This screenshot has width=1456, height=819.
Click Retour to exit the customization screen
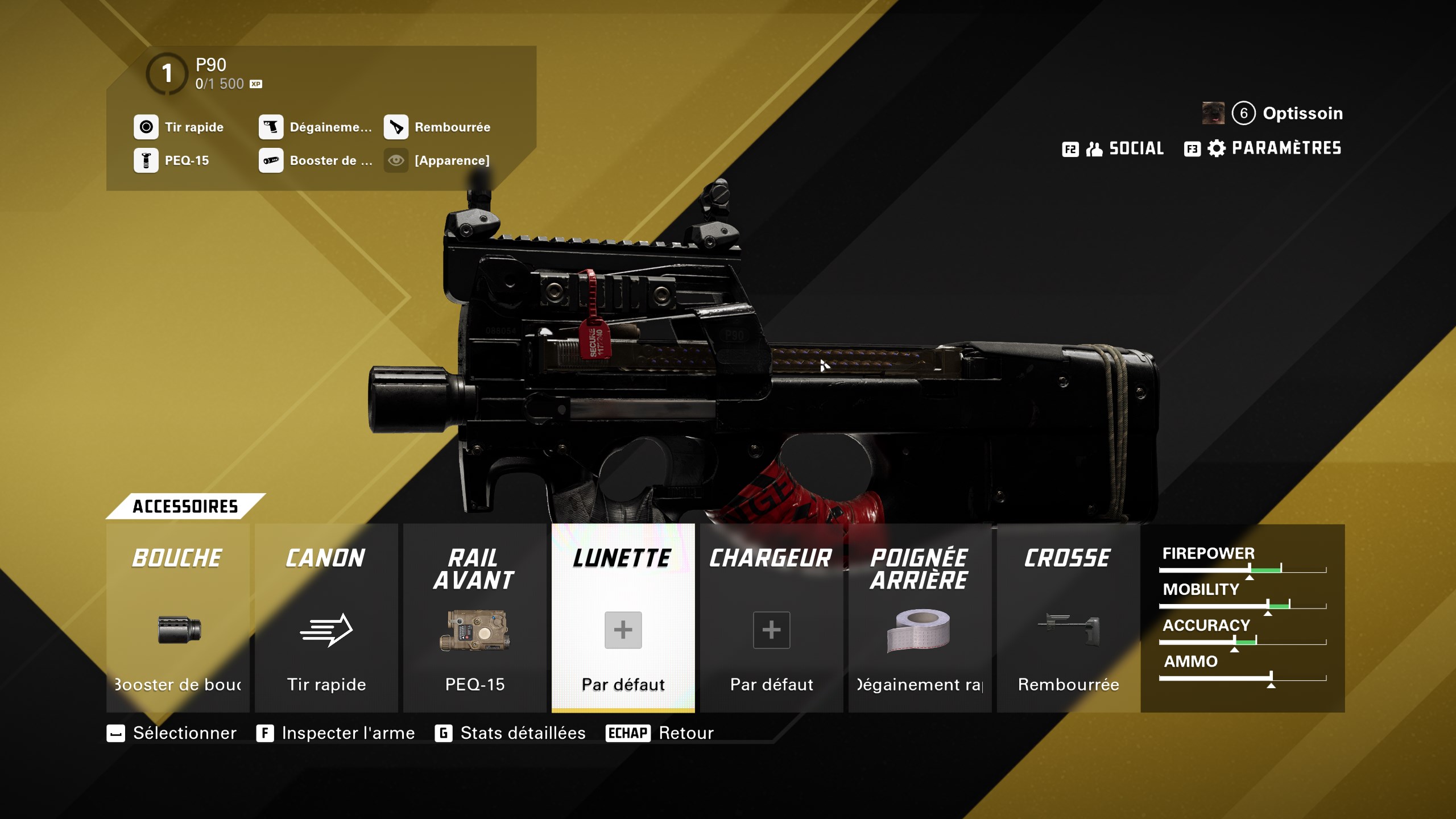point(685,733)
